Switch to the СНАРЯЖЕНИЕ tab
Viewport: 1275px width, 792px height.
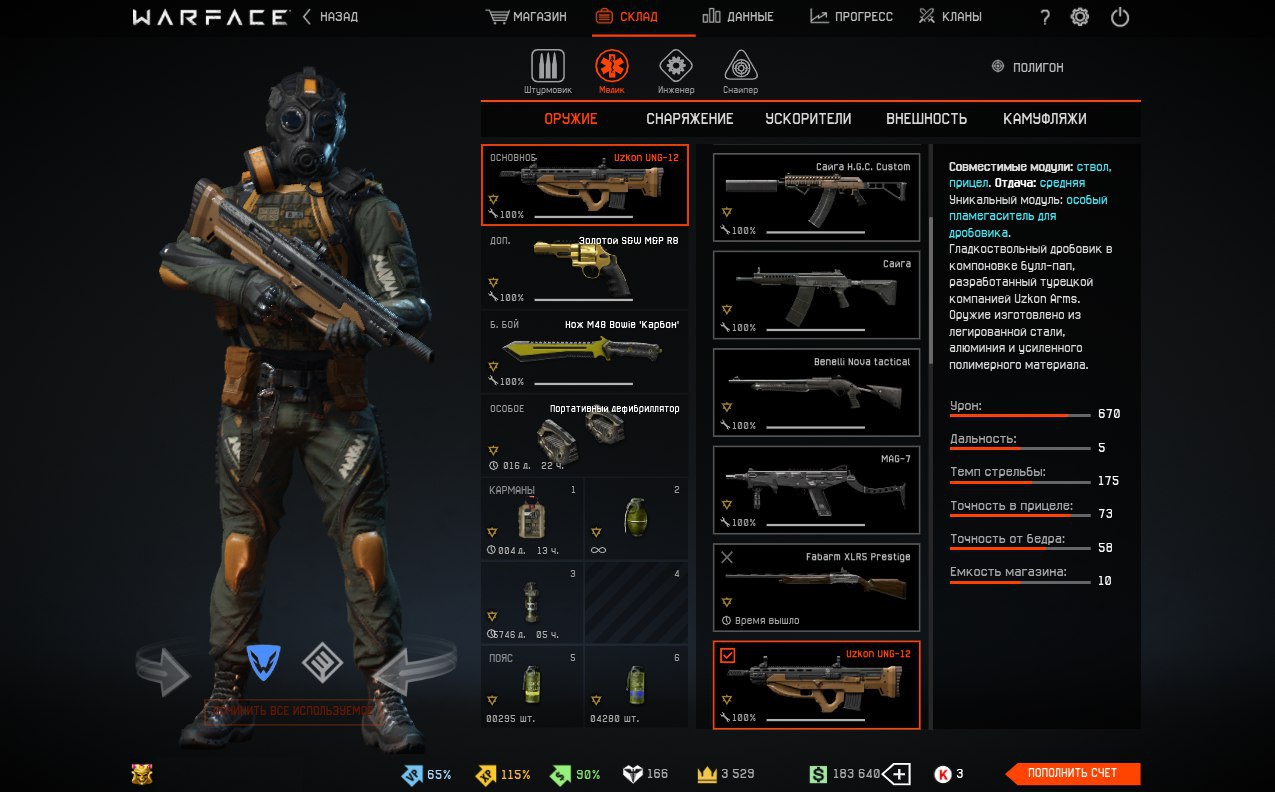689,119
